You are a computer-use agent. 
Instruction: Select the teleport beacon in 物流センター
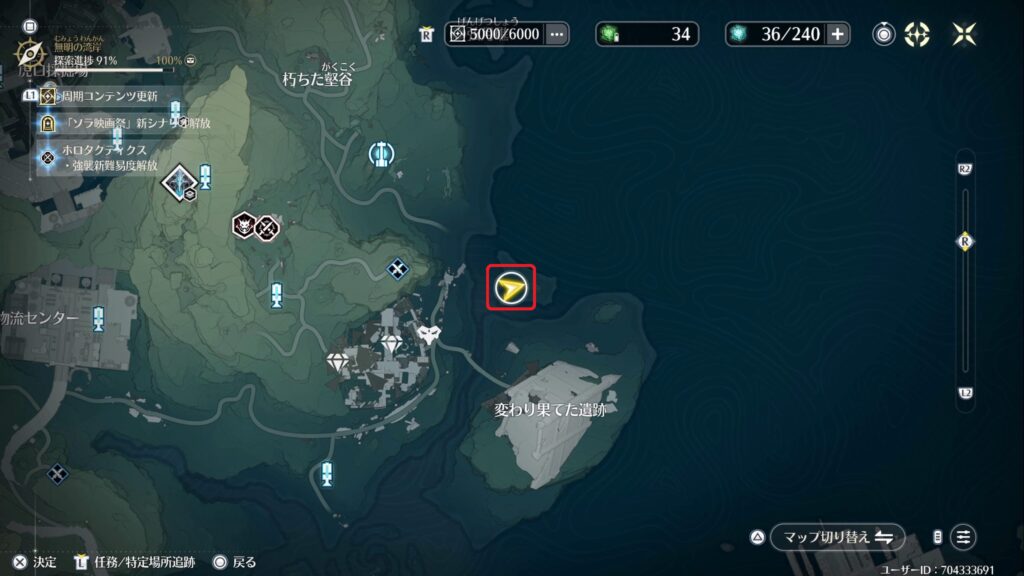tap(98, 319)
